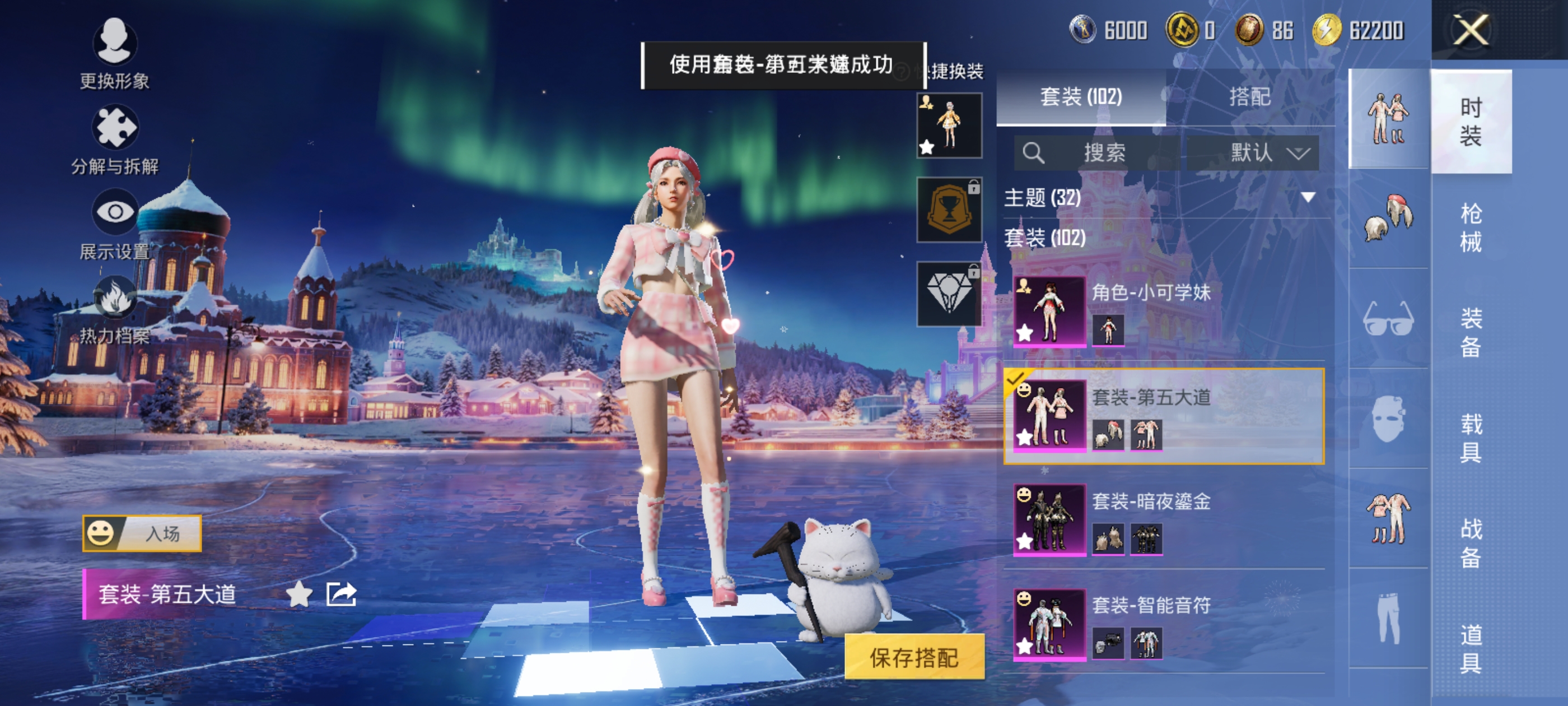The height and width of the screenshot is (706, 1568).
Task: Click the 入场 entrance emote button
Action: point(142,533)
